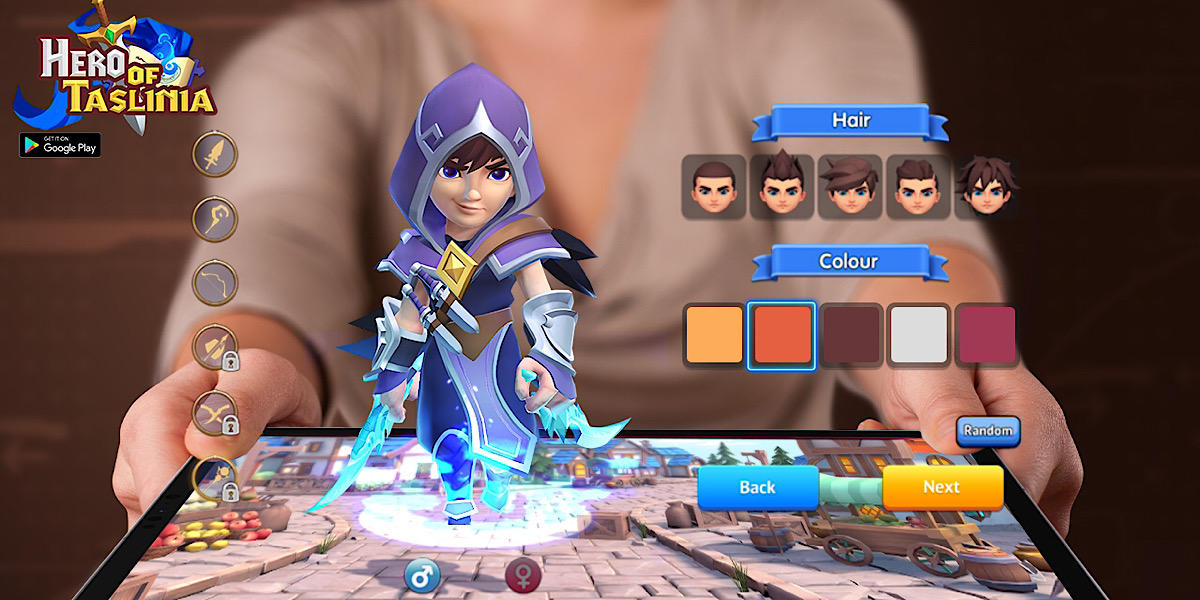1200x600 pixels.
Task: Choose the tall spiky mohawk hairstyle
Action: pos(781,187)
